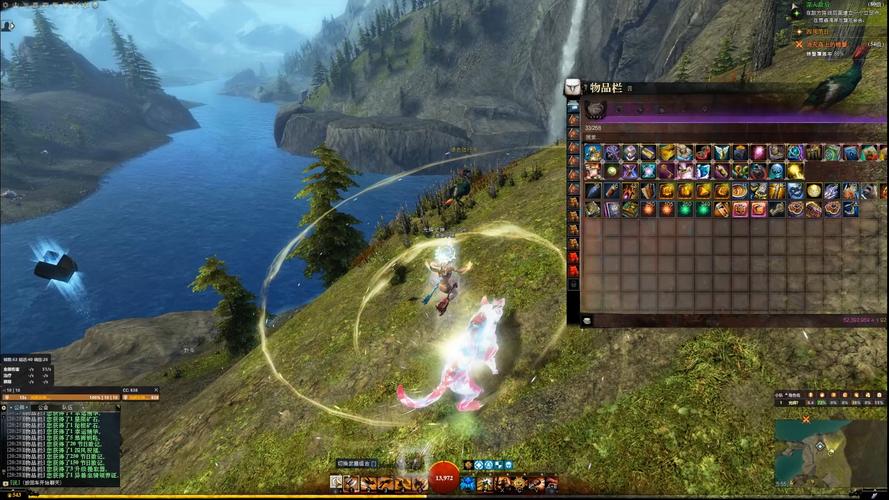Viewport: 889px width, 500px height.
Task: Use the first weapon skill slot
Action: click(x=352, y=484)
